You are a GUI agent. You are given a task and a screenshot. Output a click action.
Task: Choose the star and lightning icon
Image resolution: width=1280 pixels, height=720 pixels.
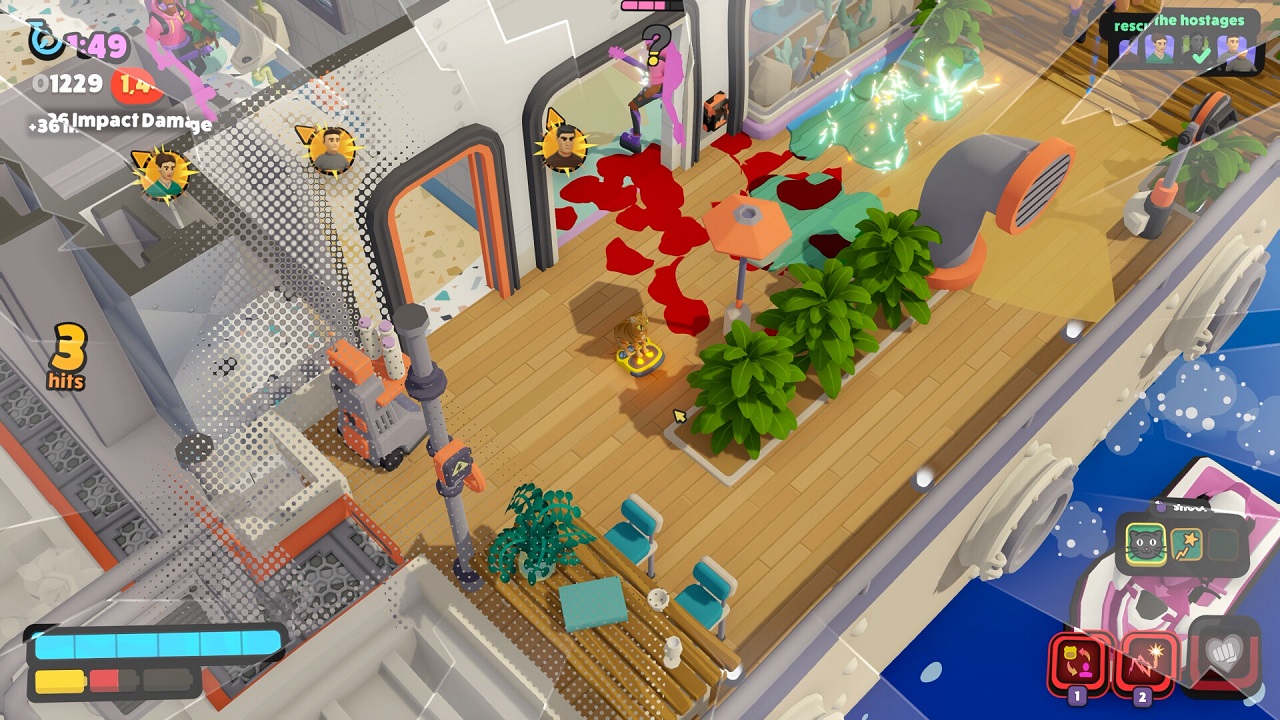point(1187,545)
